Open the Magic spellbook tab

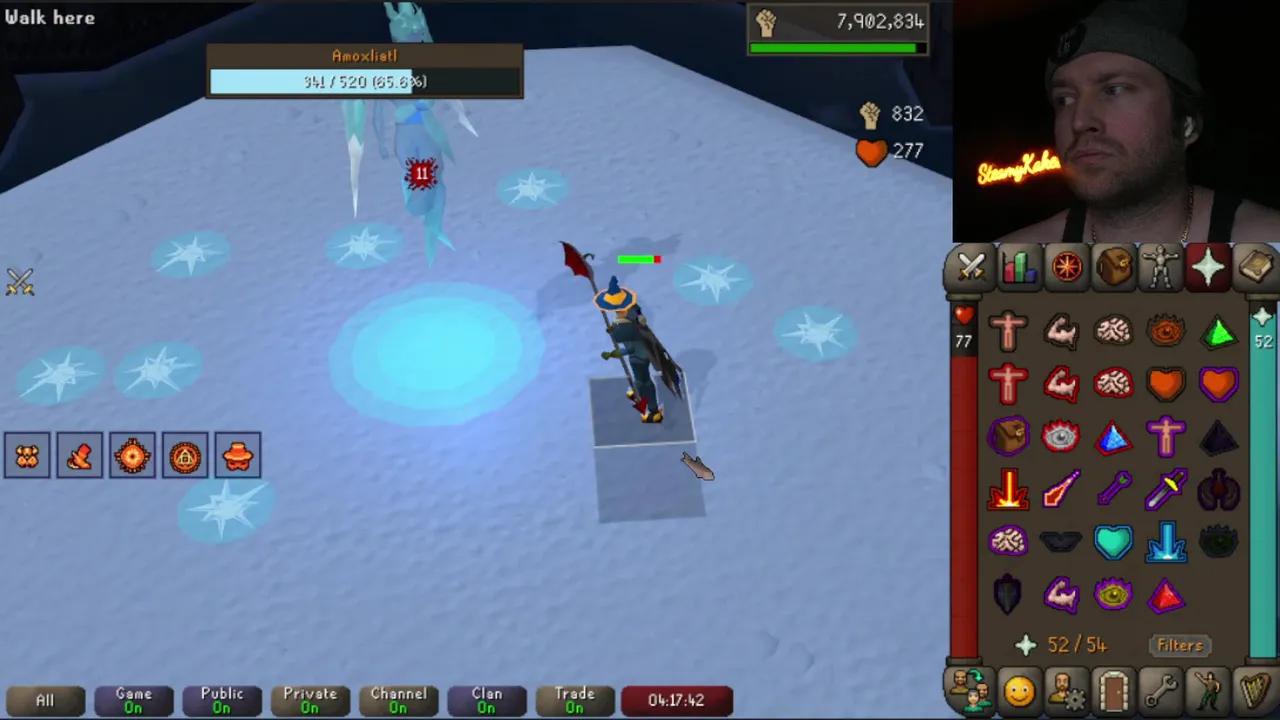1256,265
